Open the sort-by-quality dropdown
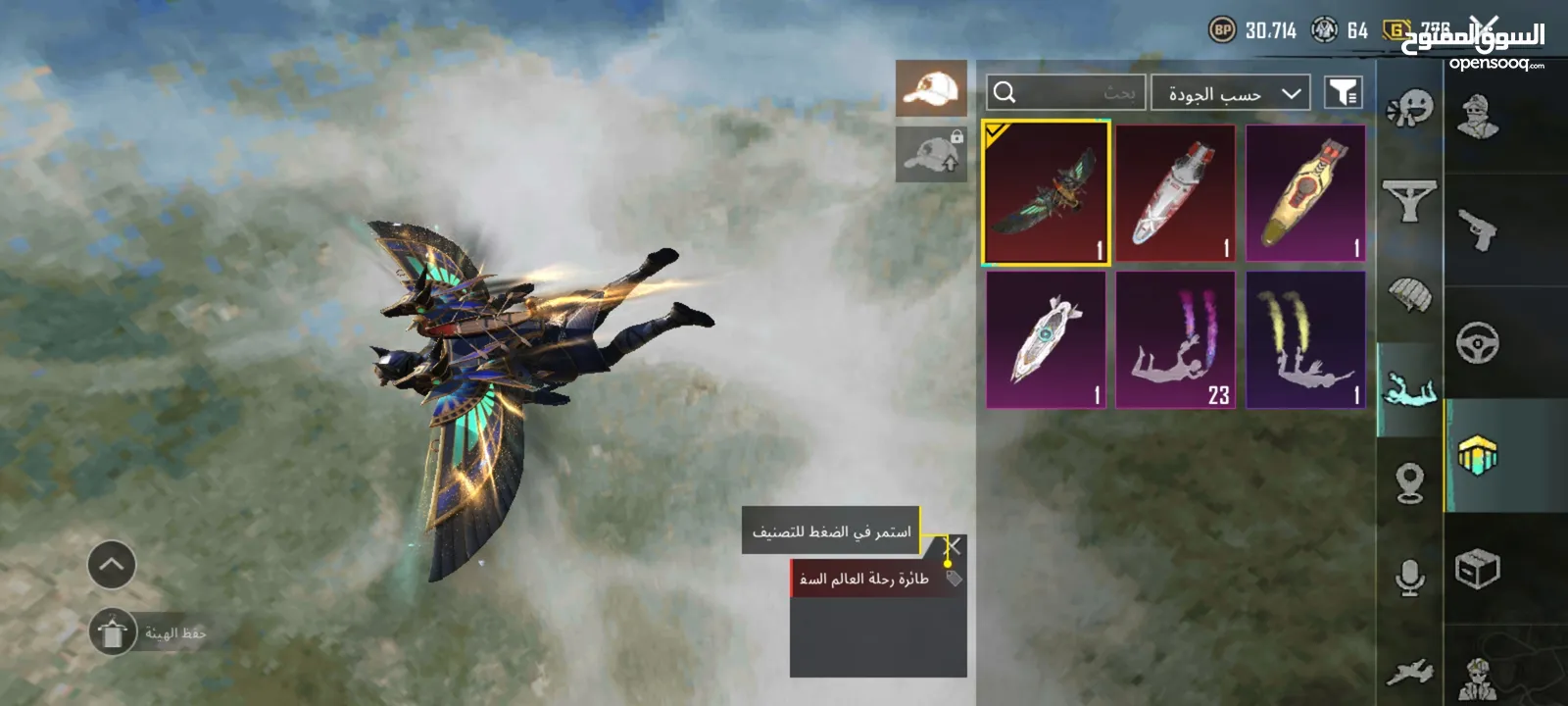 (x=1231, y=93)
